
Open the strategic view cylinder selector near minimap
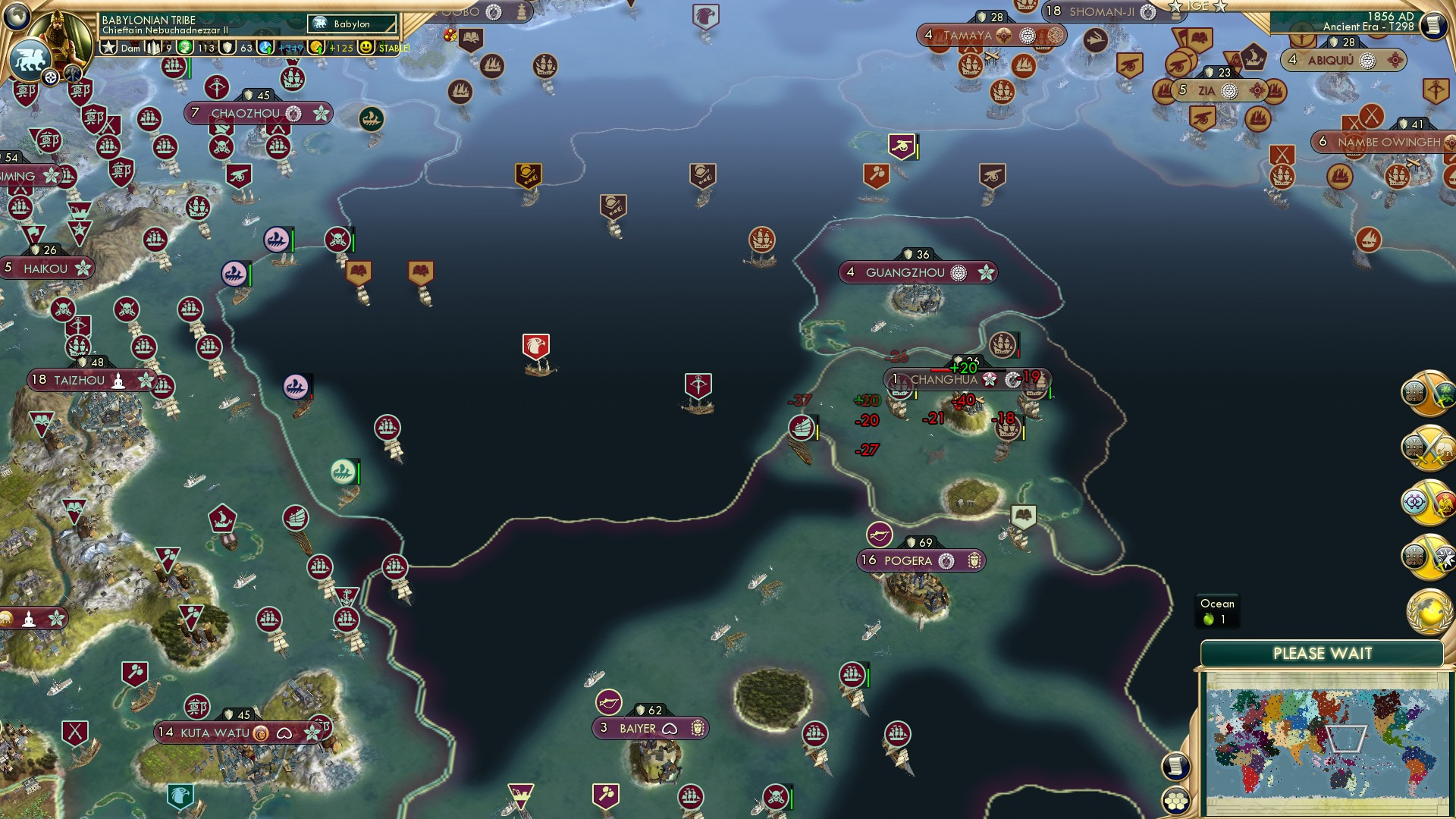(x=1175, y=767)
